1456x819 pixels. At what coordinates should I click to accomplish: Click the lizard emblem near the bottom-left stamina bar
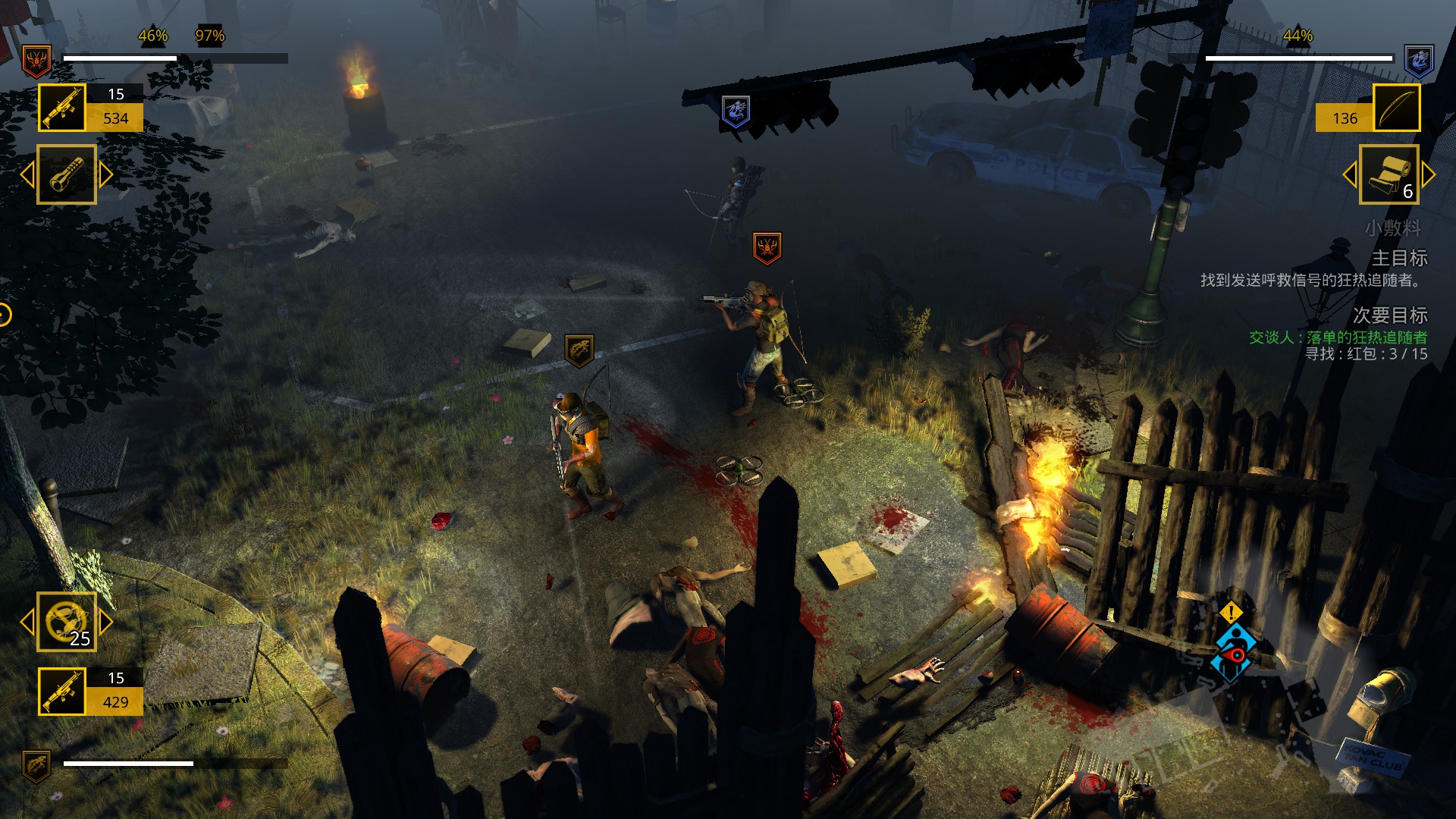(x=36, y=767)
